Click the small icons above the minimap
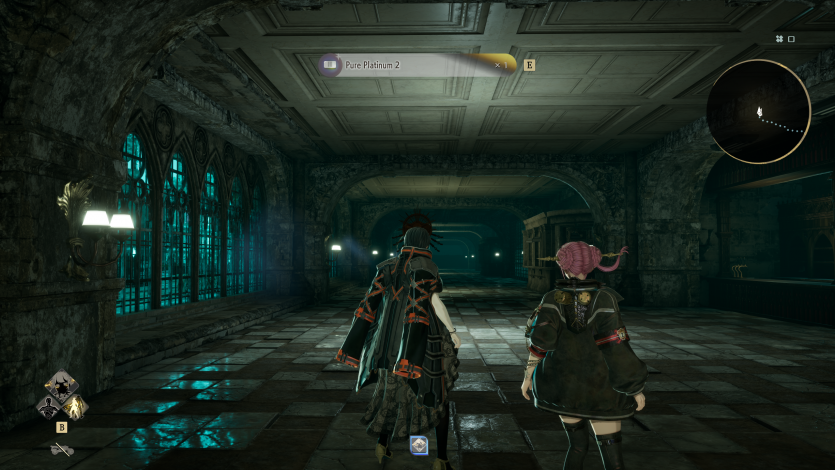835x470 pixels. tap(784, 39)
